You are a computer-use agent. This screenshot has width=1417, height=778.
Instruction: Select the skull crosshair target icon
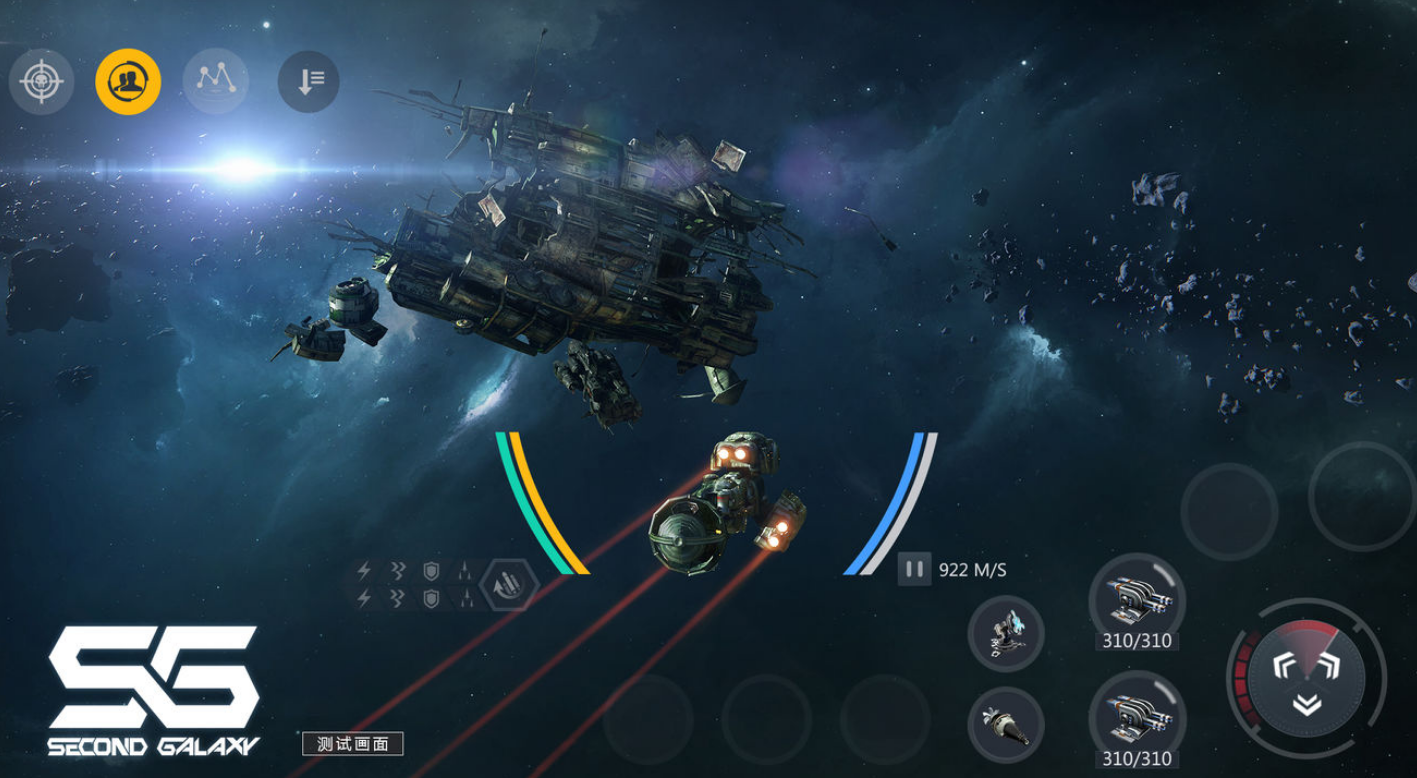(x=41, y=82)
